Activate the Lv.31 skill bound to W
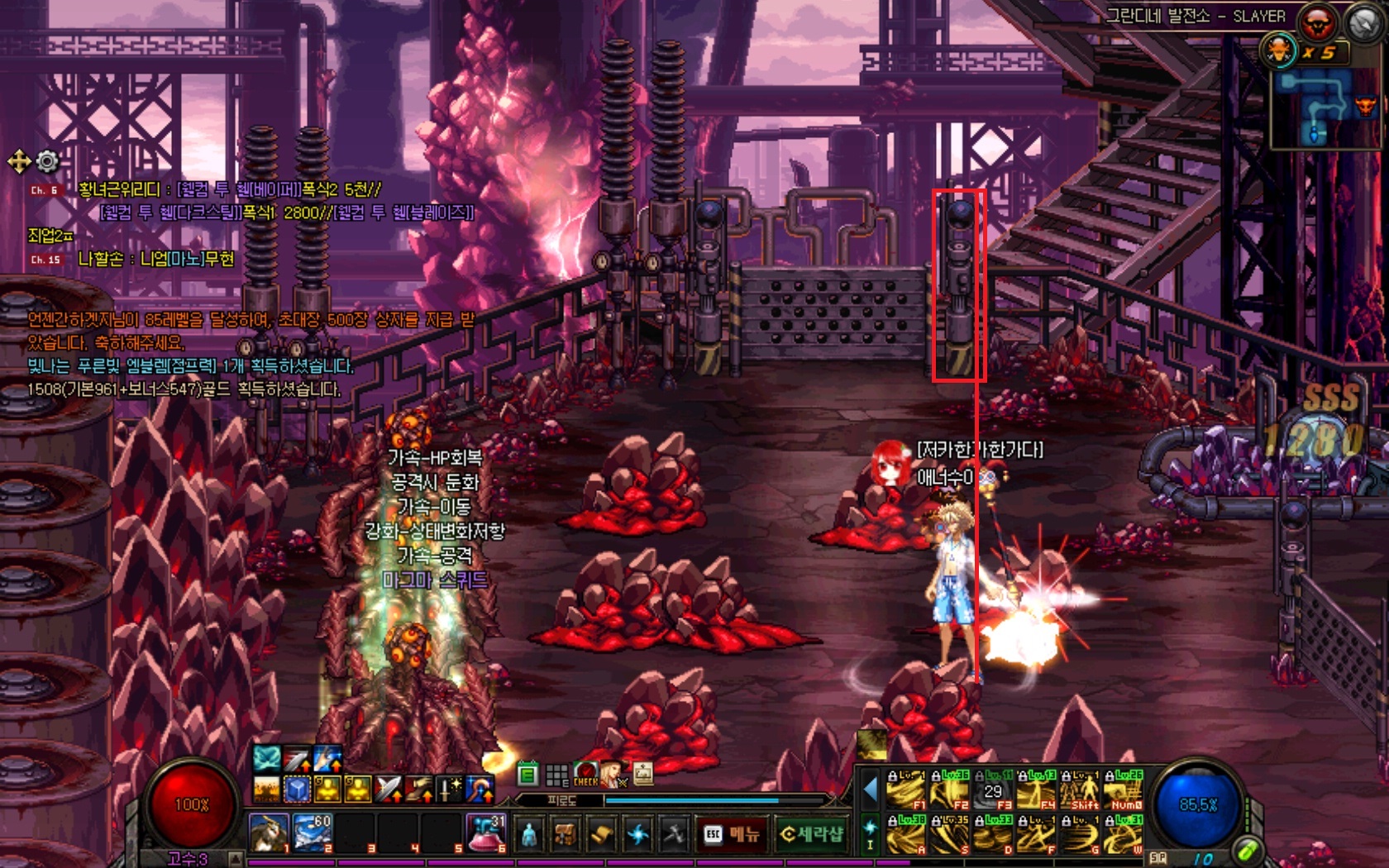The height and width of the screenshot is (868, 1389). tap(1124, 835)
